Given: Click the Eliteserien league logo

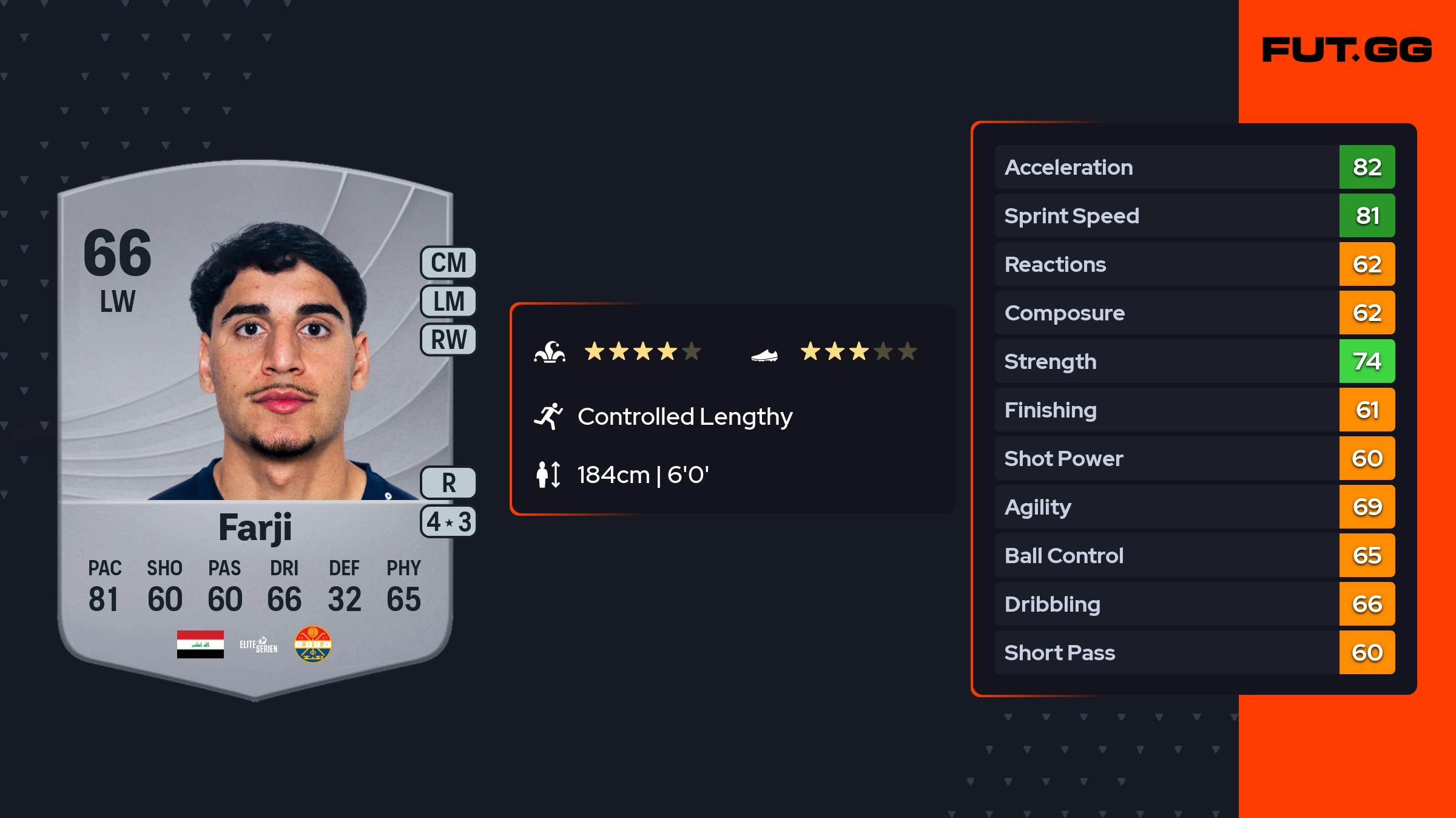Looking at the screenshot, I should click(x=258, y=644).
